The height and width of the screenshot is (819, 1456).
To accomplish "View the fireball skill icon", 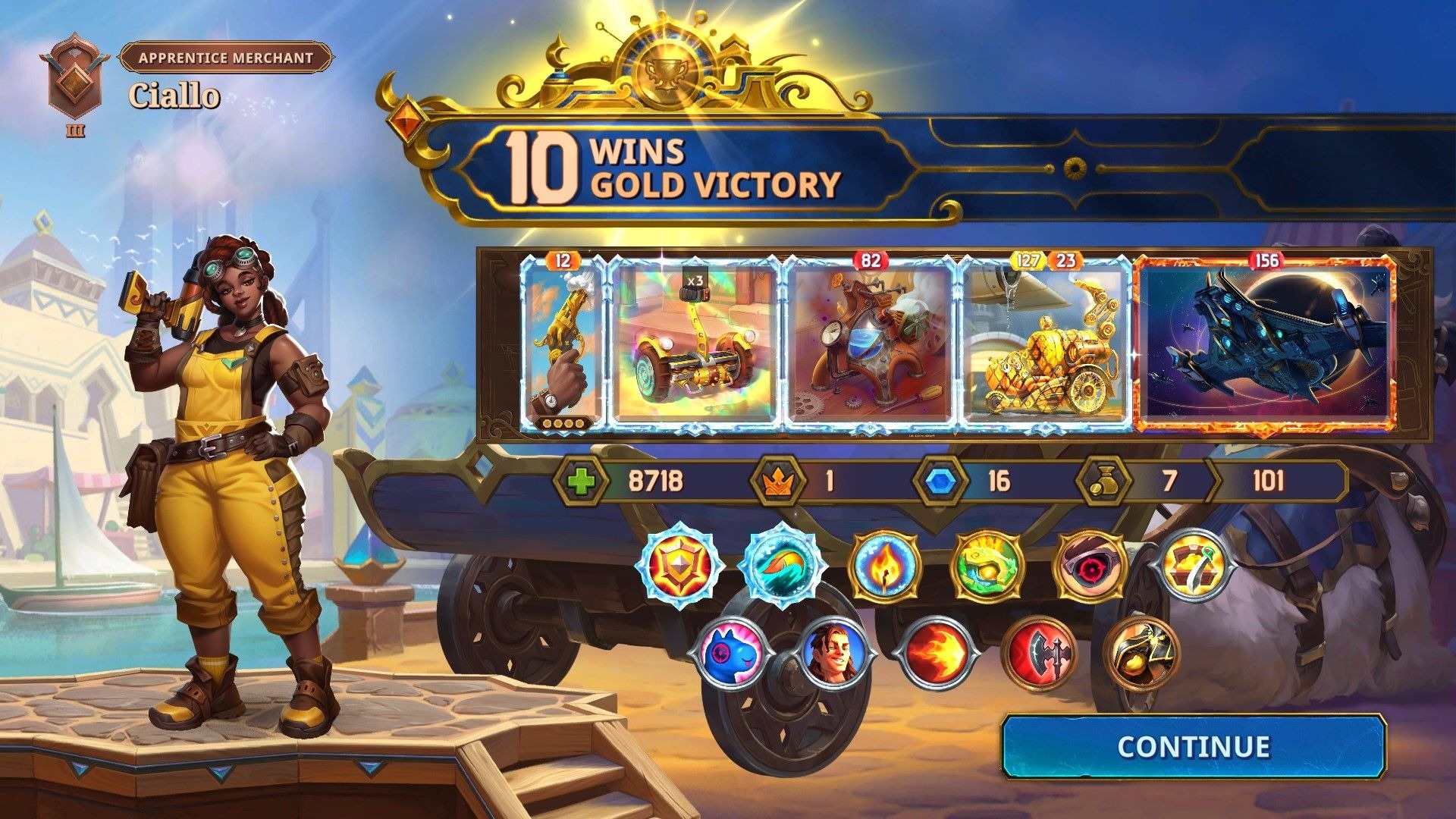I will point(937,652).
